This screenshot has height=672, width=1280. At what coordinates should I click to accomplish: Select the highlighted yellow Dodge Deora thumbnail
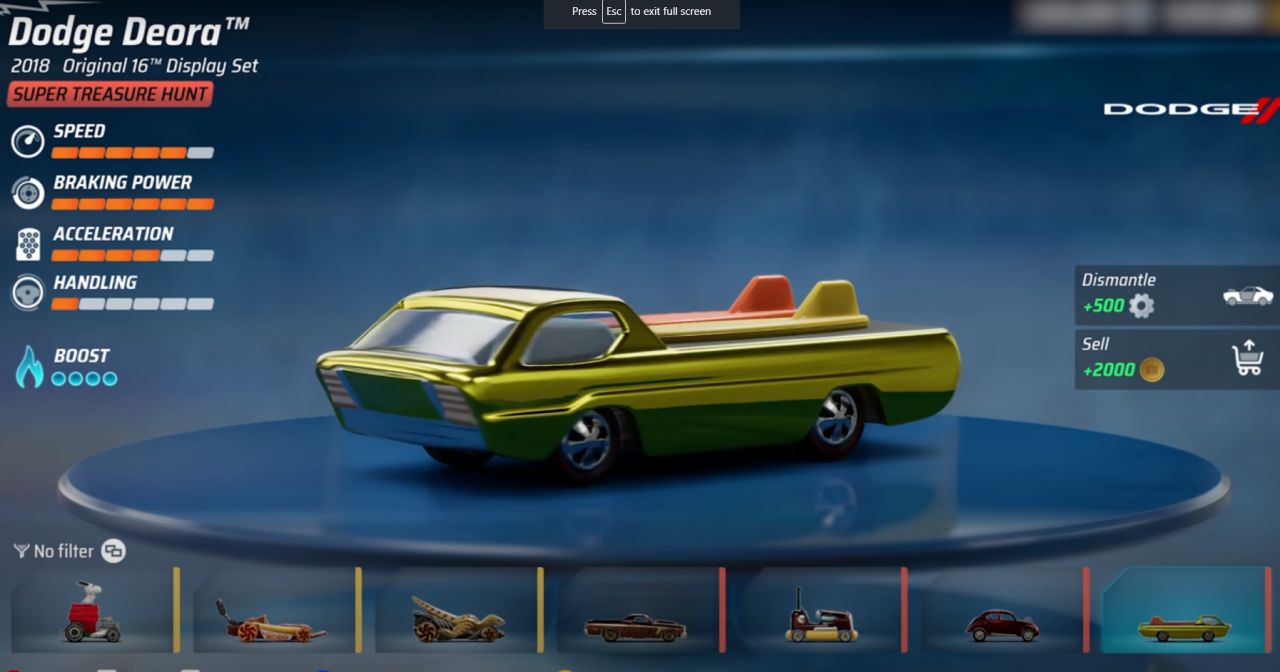[x=1185, y=612]
